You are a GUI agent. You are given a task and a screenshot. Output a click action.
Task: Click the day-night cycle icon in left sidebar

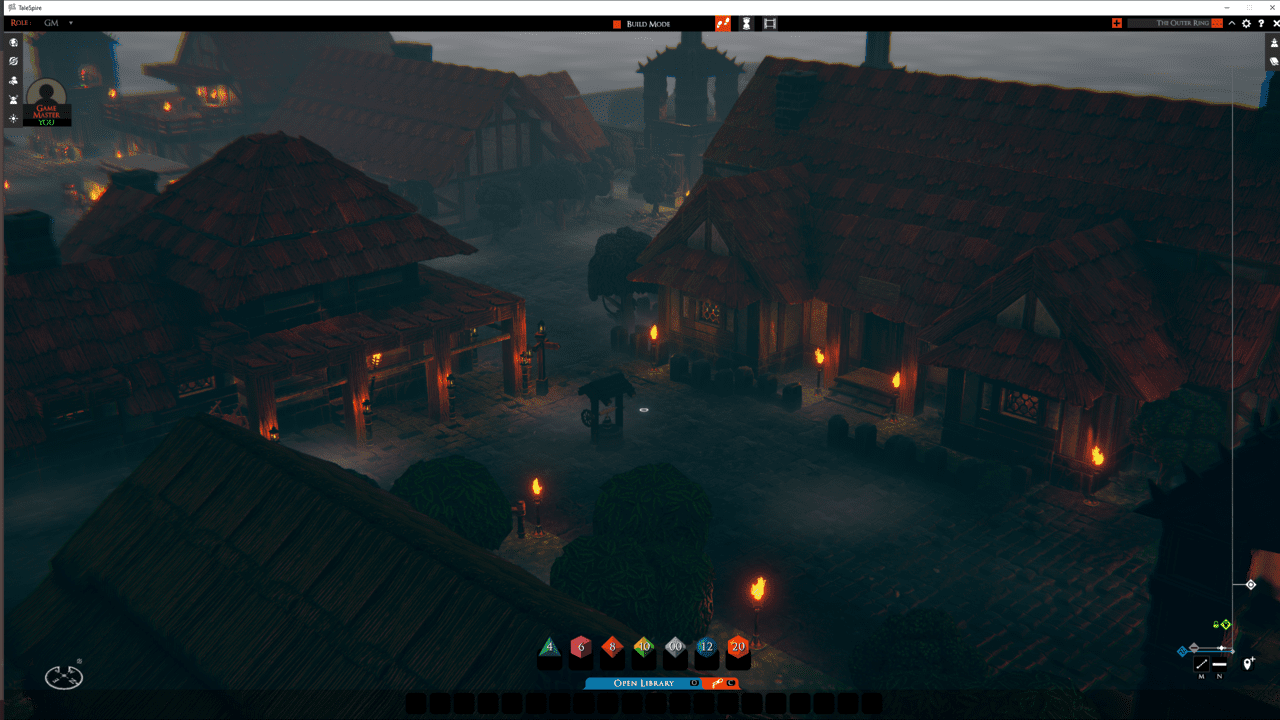coord(12,60)
